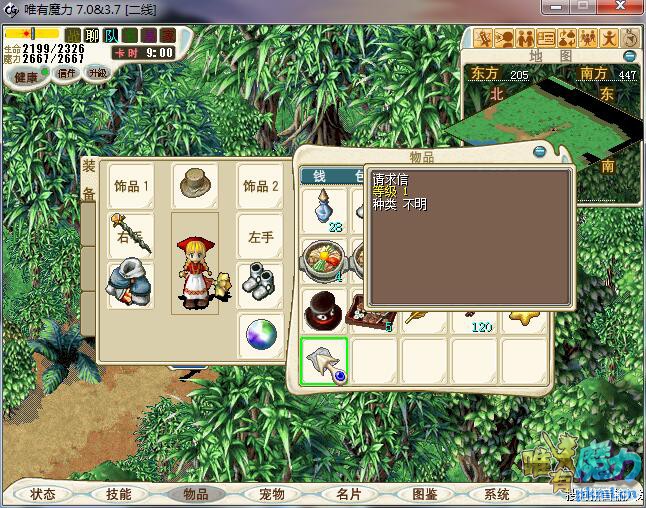Click the rainbow crystal orb slot
The height and width of the screenshot is (508, 646).
click(260, 335)
